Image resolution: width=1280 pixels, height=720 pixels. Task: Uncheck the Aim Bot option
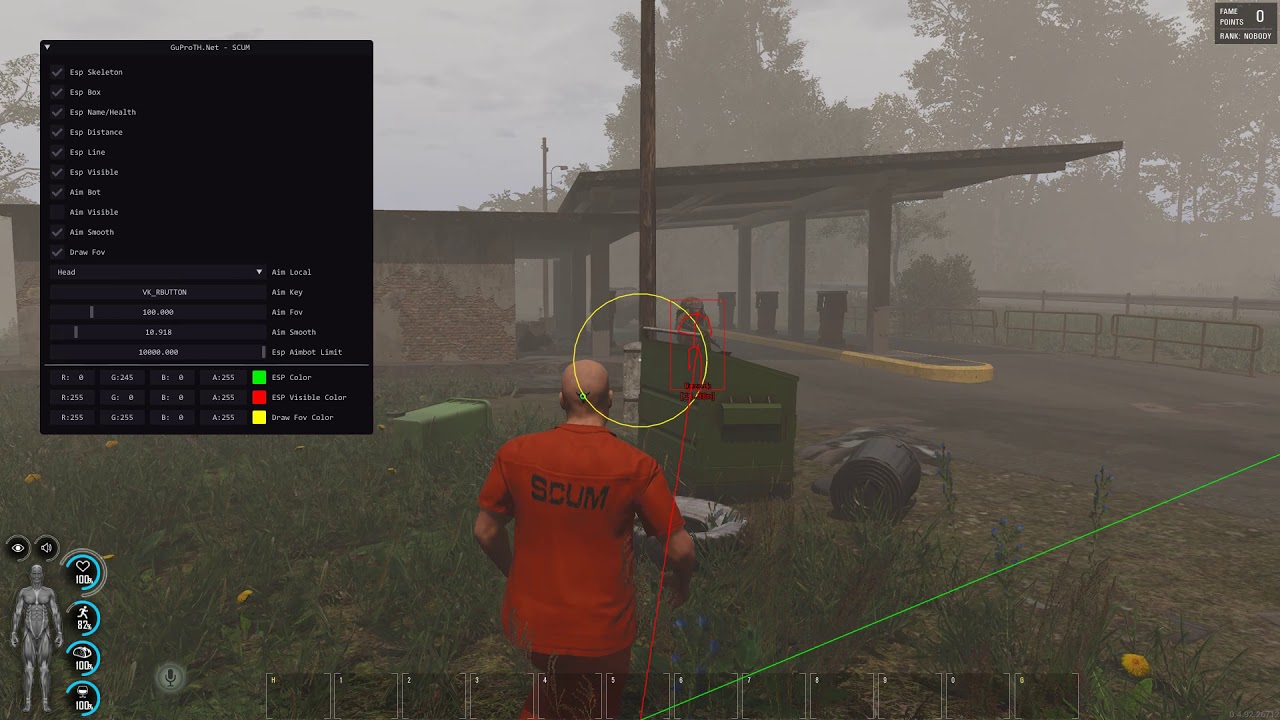click(x=57, y=192)
